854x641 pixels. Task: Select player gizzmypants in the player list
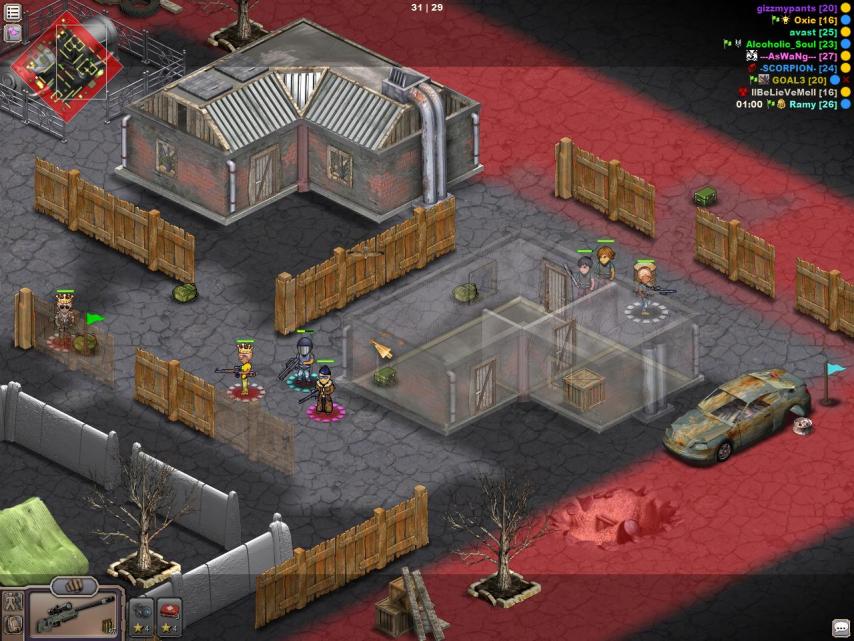[796, 8]
